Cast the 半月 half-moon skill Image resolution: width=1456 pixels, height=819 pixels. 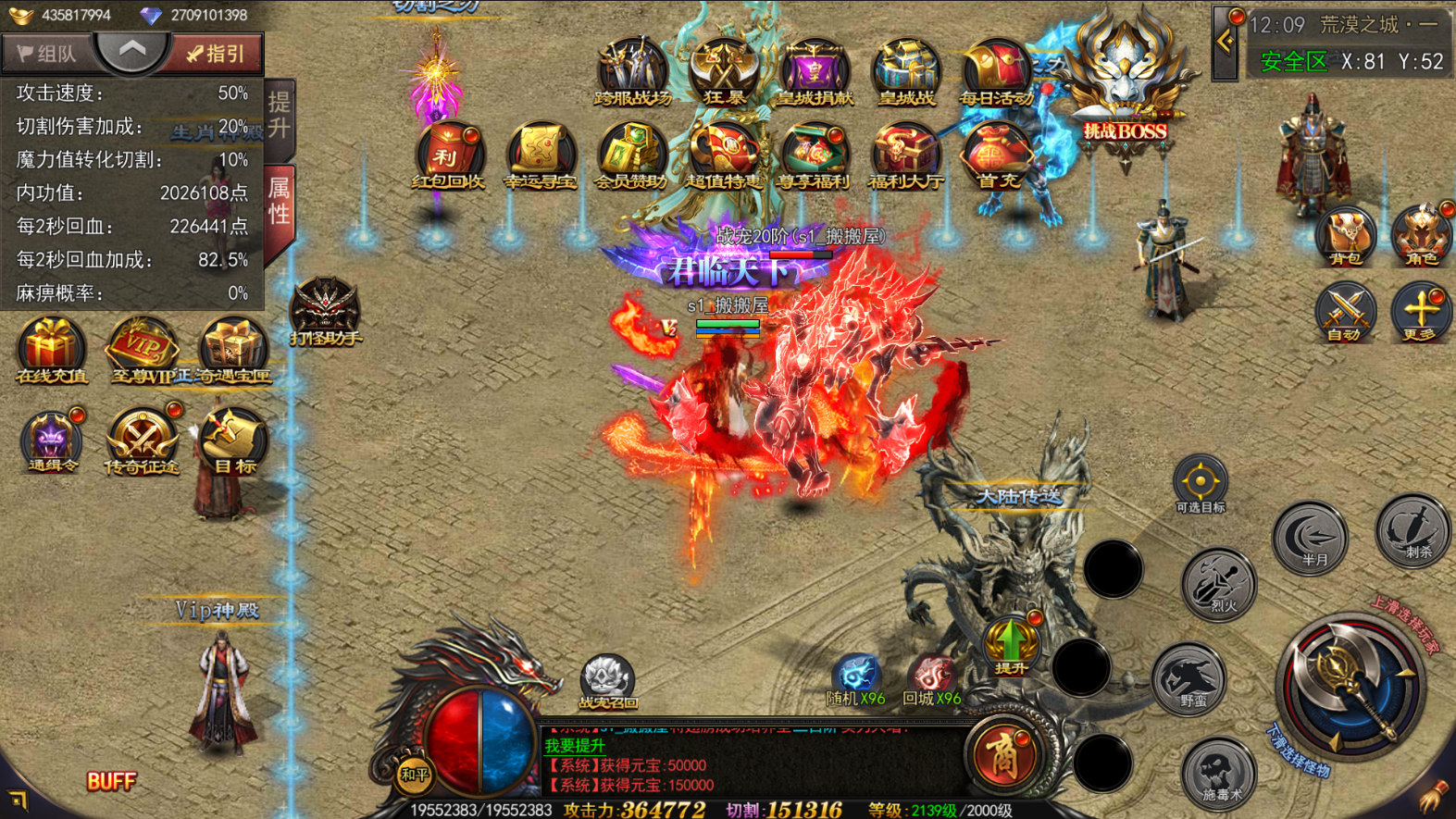1311,538
